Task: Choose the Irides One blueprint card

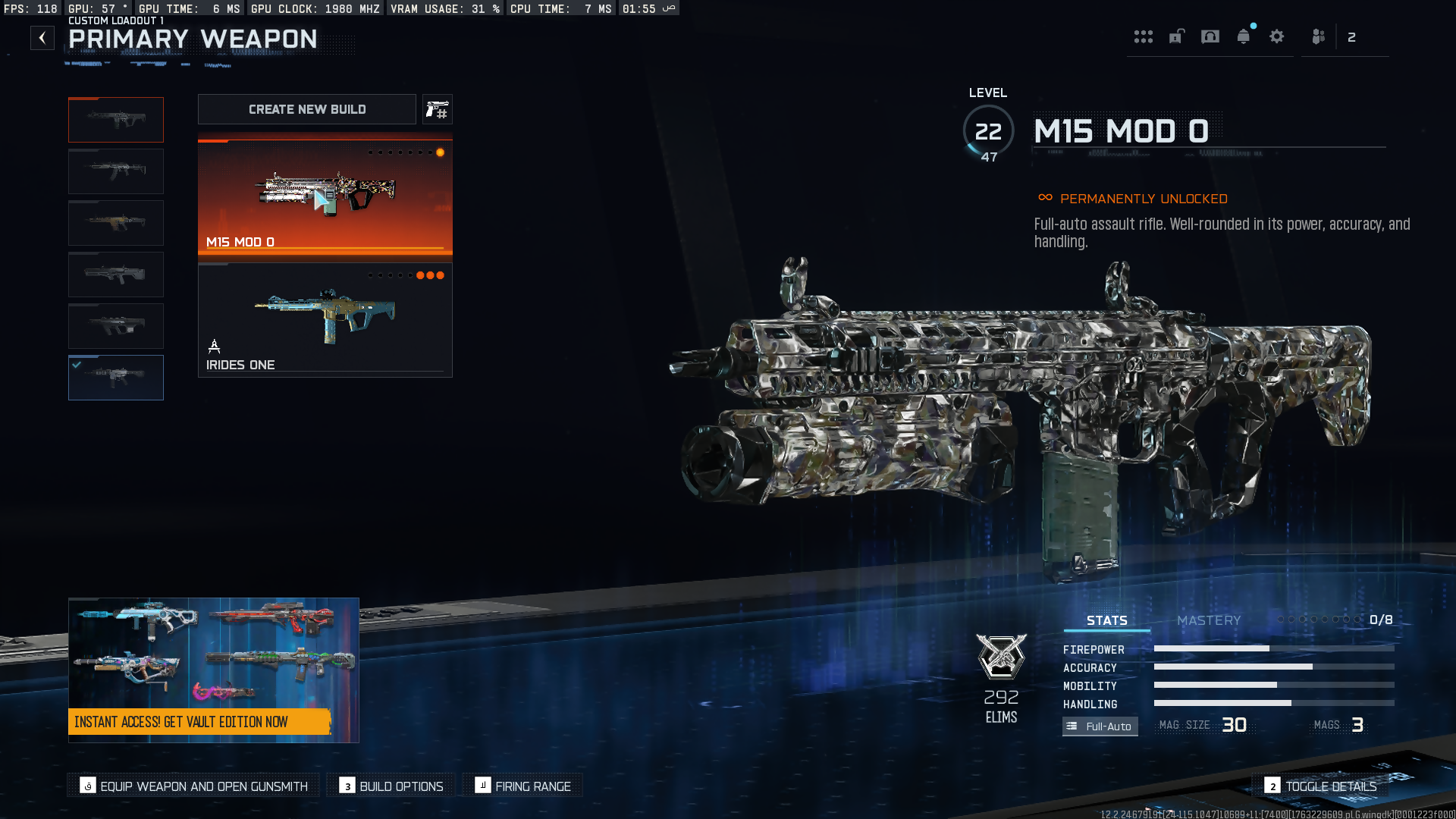Action: coord(325,320)
